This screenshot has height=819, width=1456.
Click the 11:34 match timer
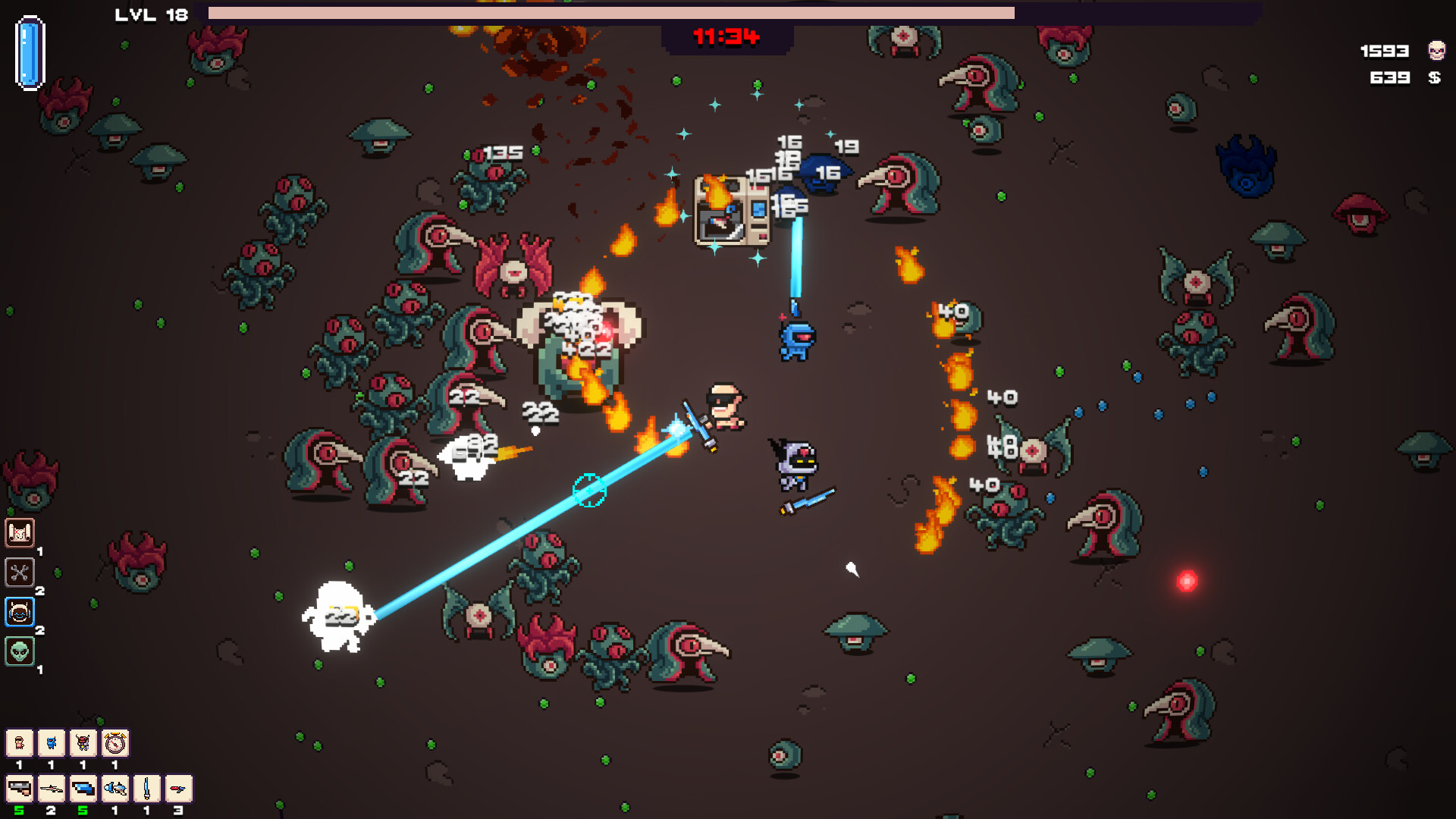[725, 34]
